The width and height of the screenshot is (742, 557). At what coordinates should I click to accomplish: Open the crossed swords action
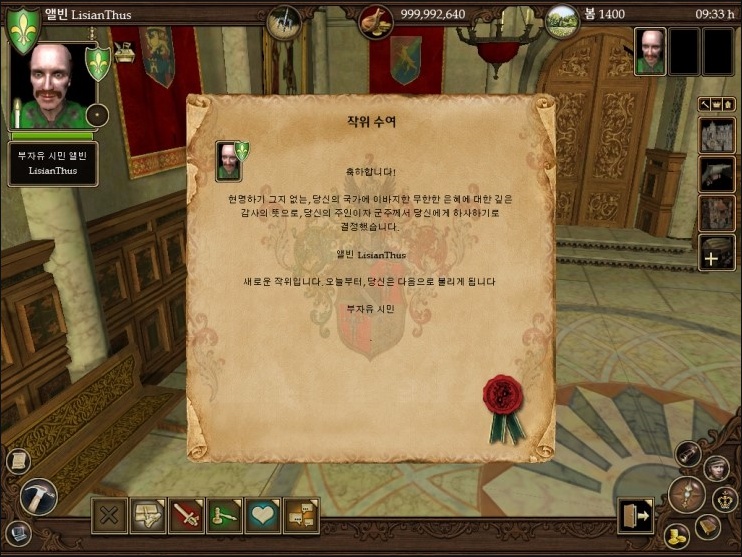pos(186,516)
